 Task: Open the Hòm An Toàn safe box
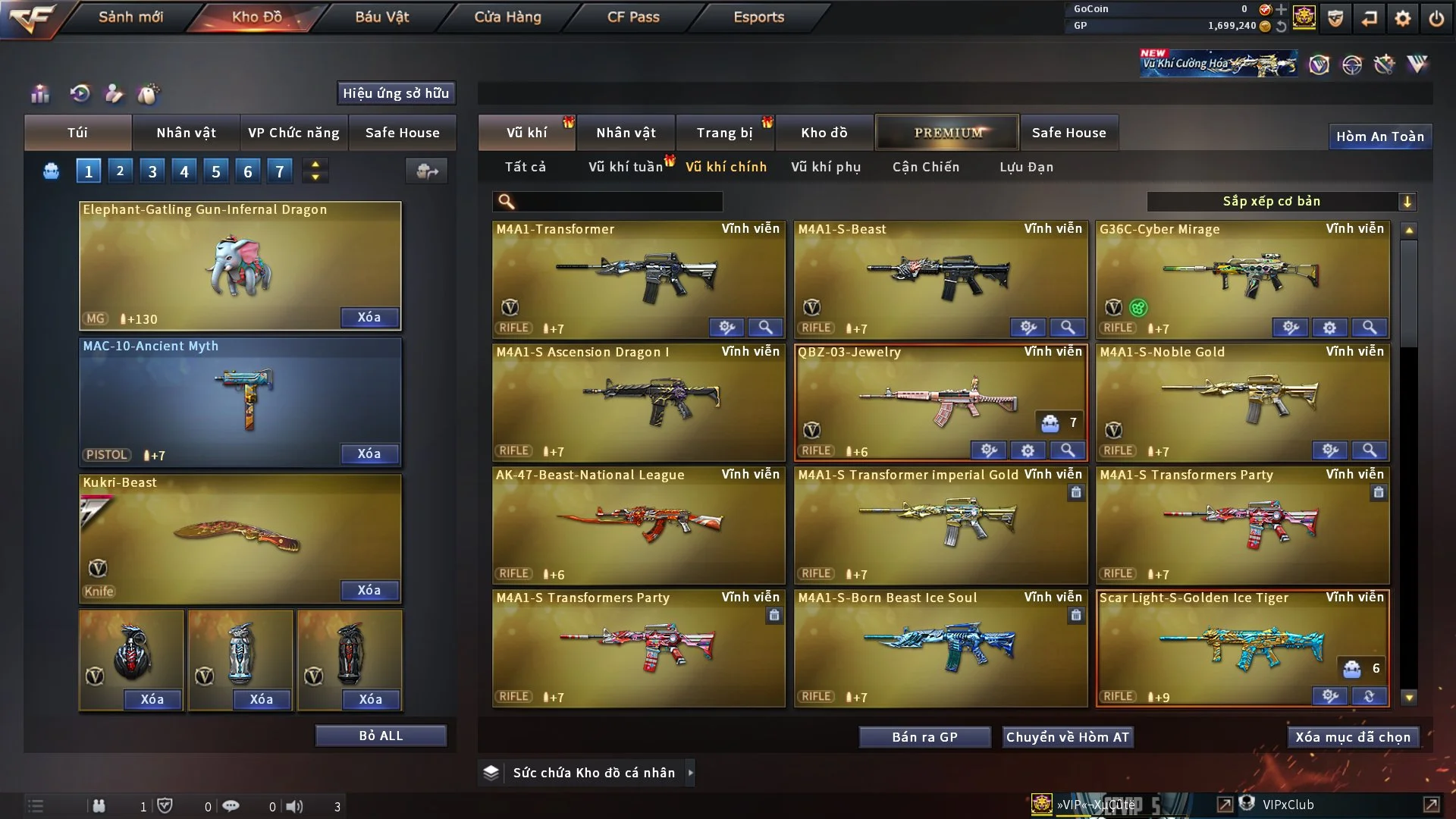tap(1379, 136)
